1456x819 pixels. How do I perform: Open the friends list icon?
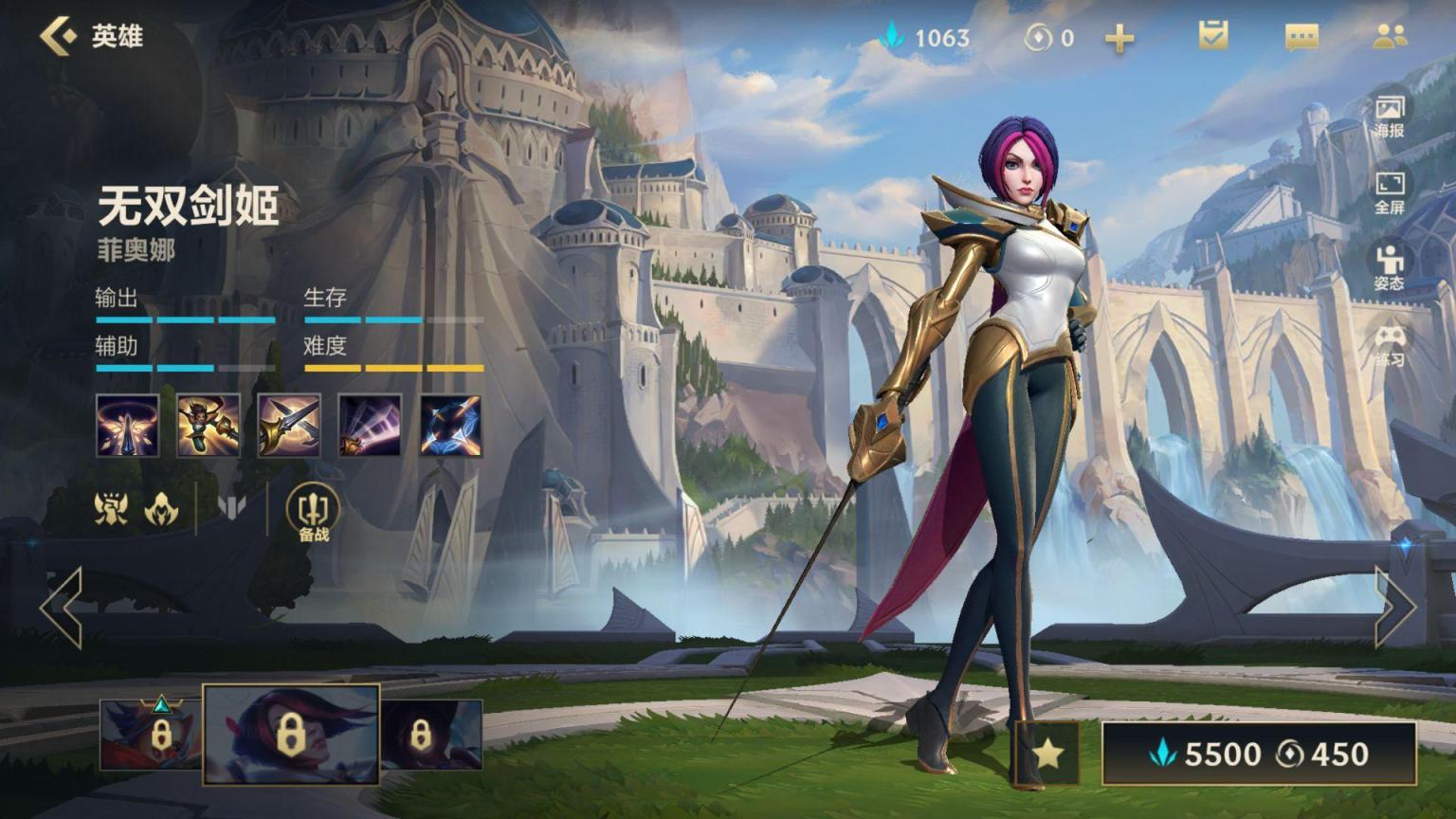(1390, 36)
